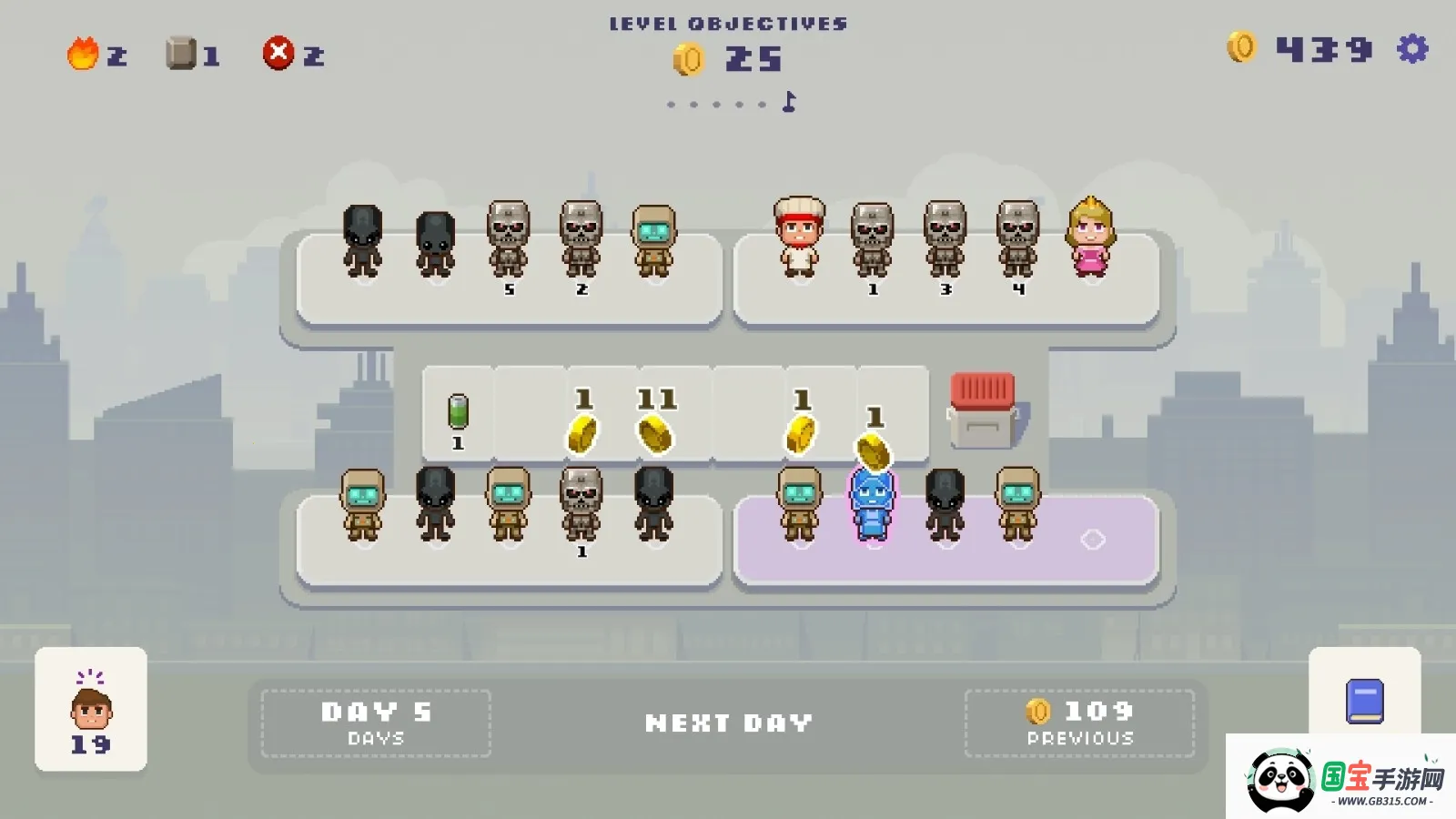Pick the green battery item tile
This screenshot has width=1456, height=819.
[458, 412]
